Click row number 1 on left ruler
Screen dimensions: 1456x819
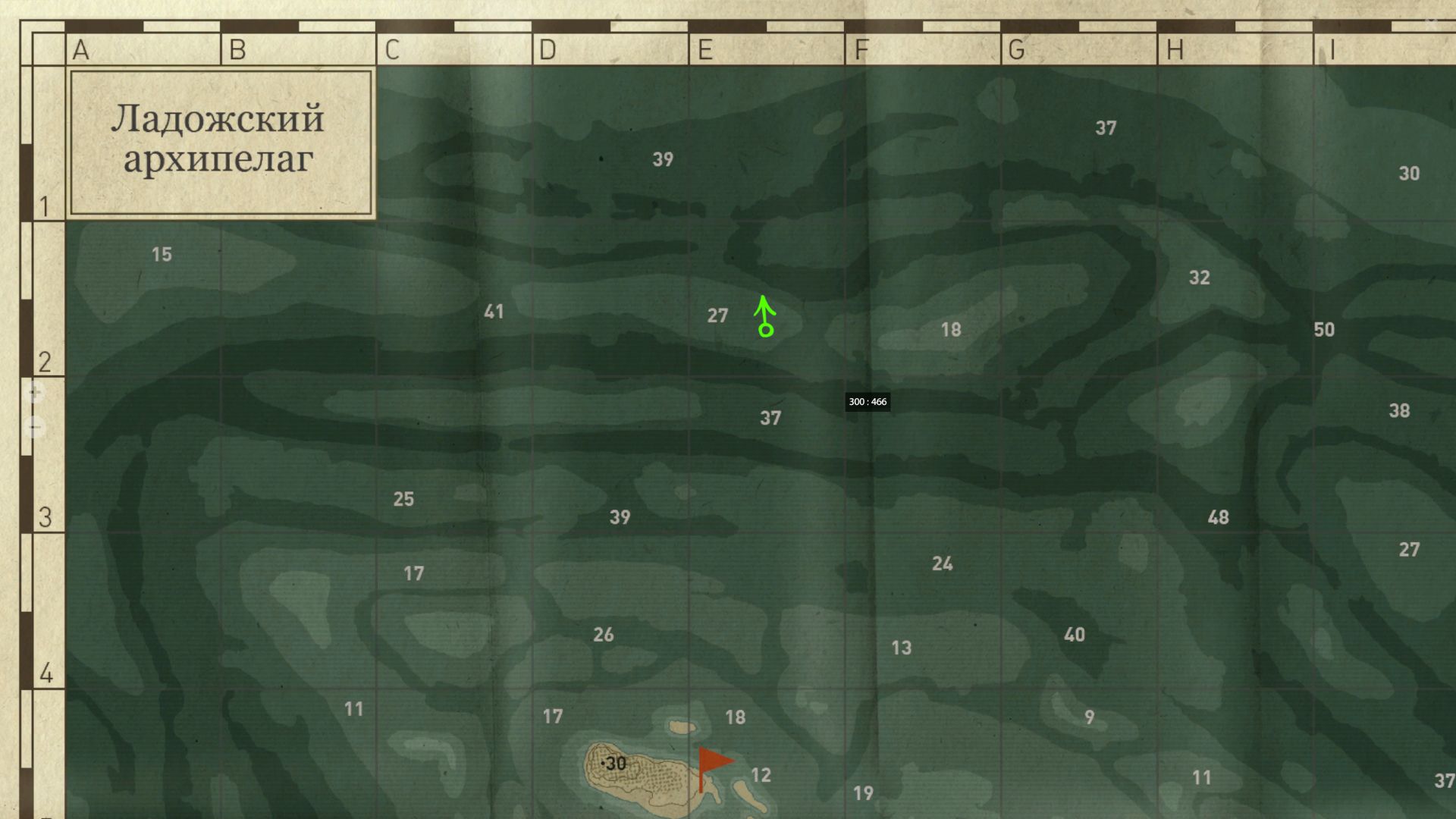pyautogui.click(x=46, y=205)
